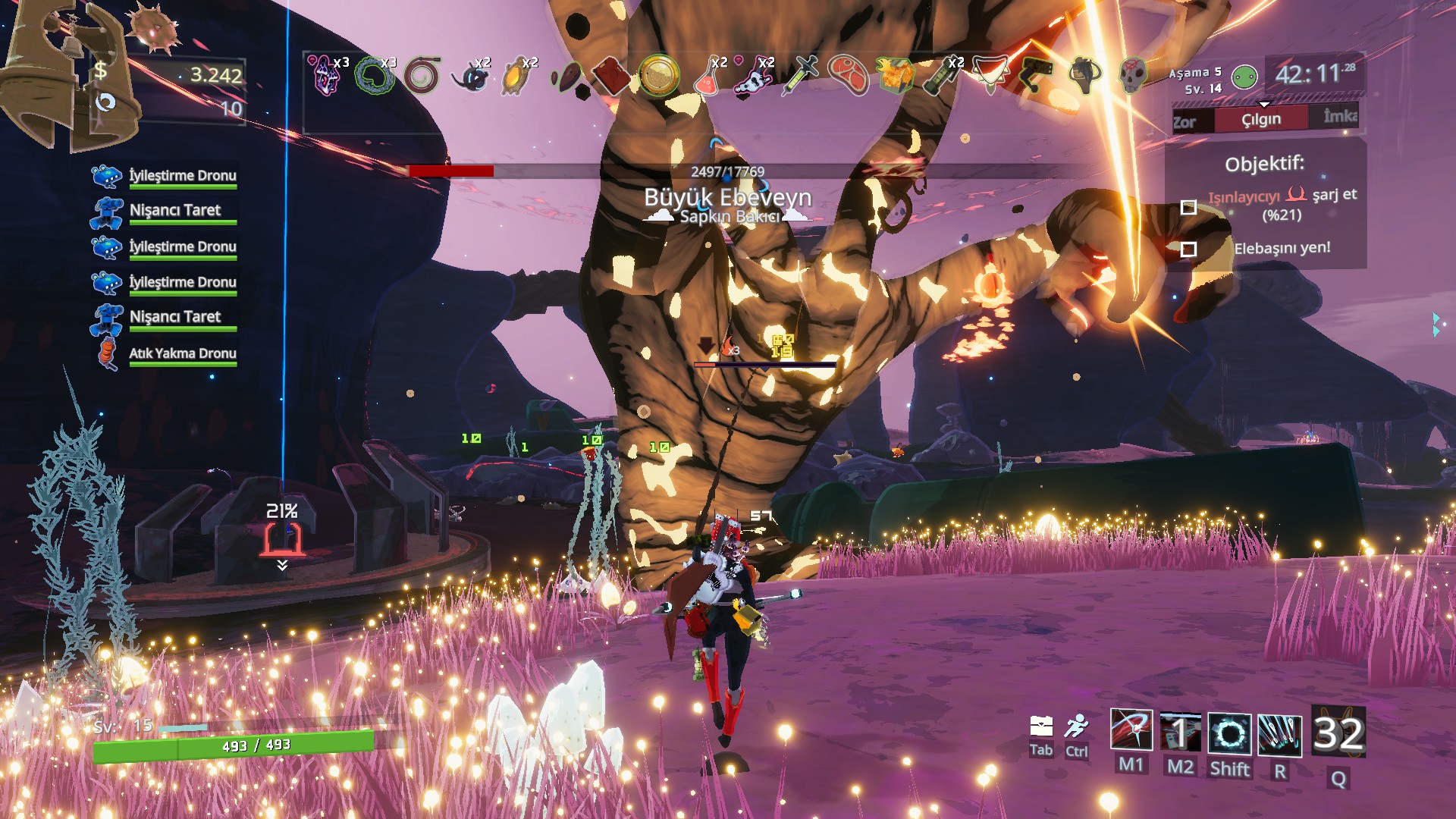Inspect the coiled red whip item
1456x819 pixels.
pos(422,75)
